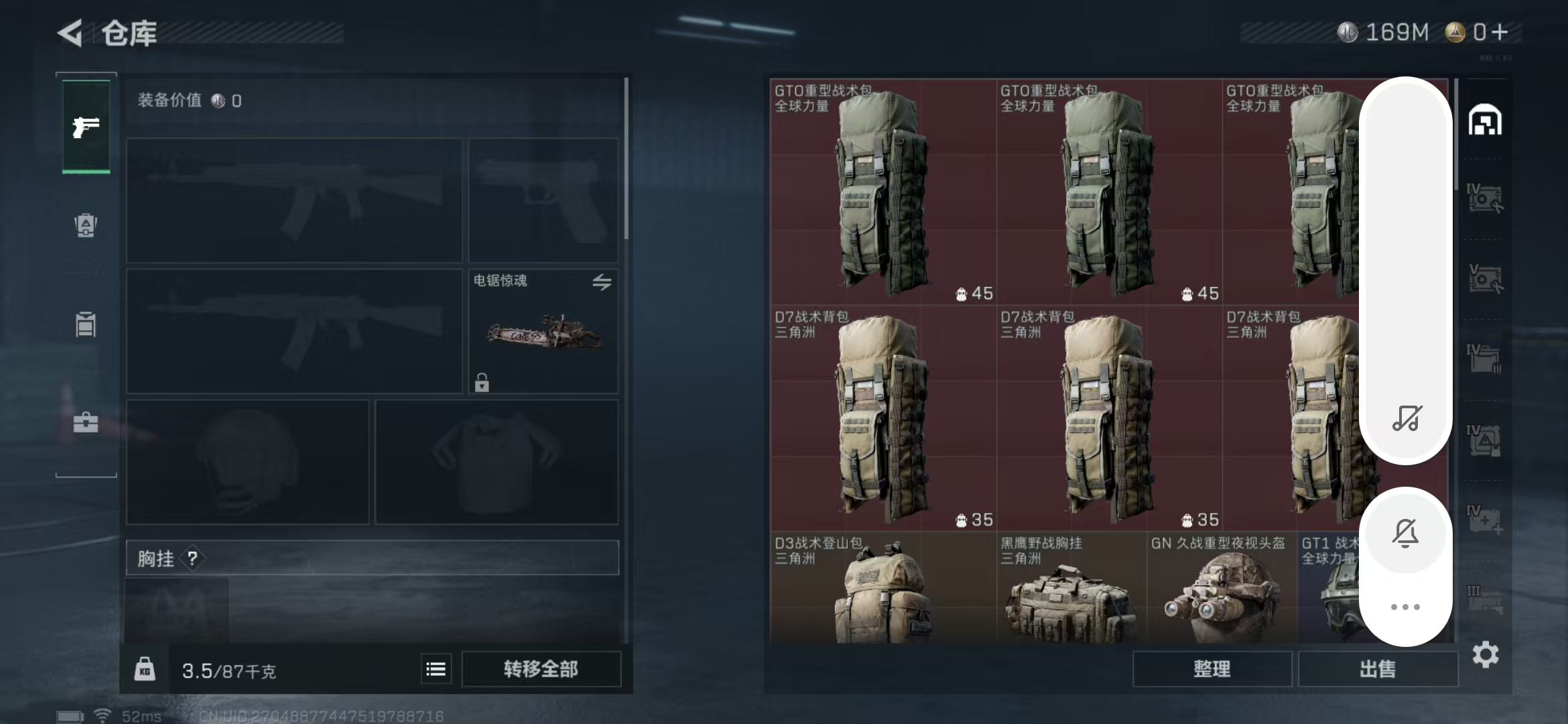Select the tier IV safe box tab
The height and width of the screenshot is (724, 1568).
(x=1486, y=196)
